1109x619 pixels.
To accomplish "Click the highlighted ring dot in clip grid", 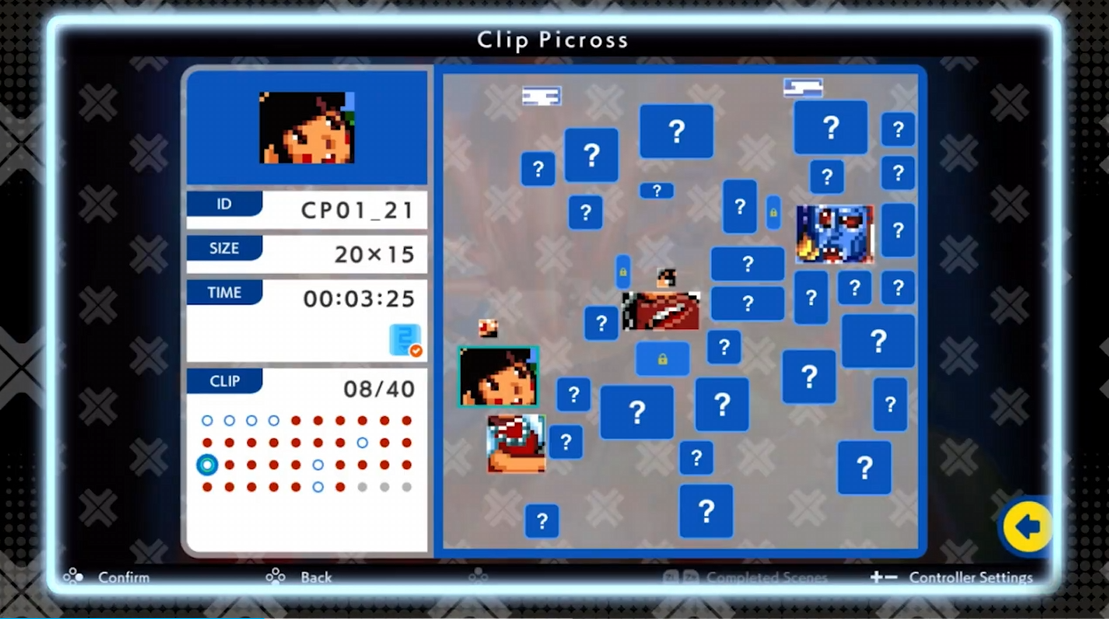I will [207, 465].
